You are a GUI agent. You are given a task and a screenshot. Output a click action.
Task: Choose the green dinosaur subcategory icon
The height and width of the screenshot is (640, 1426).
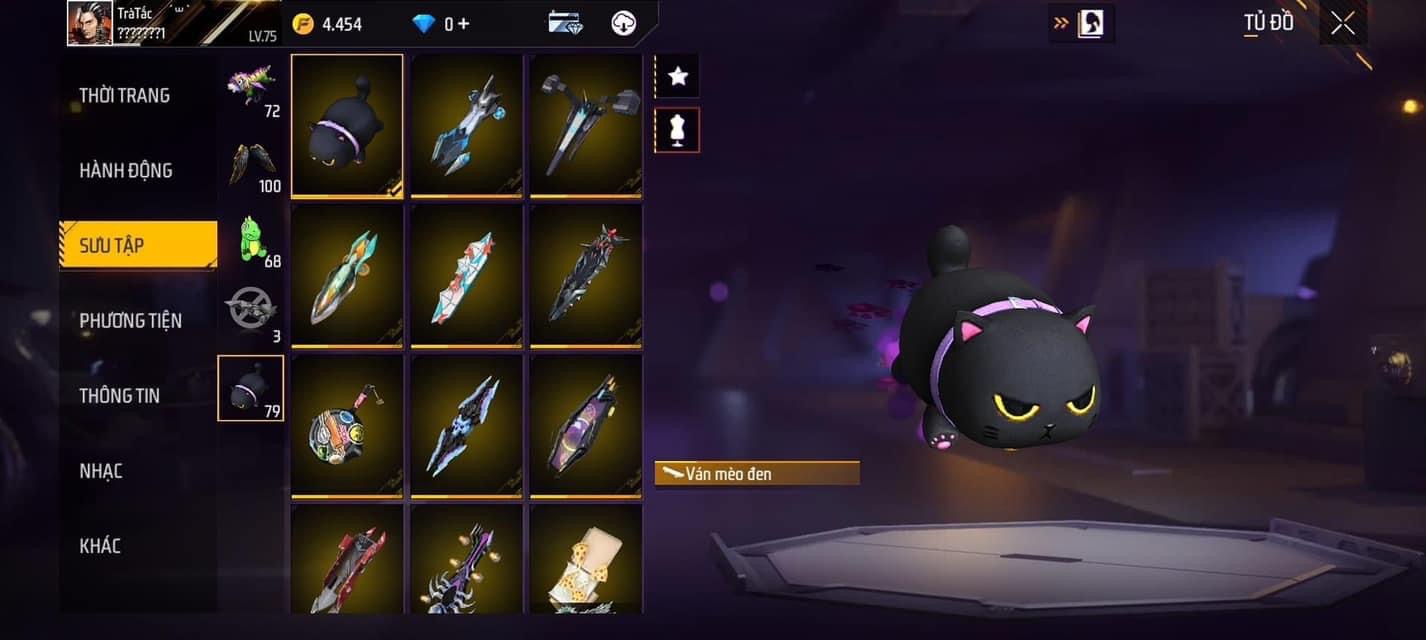[251, 241]
